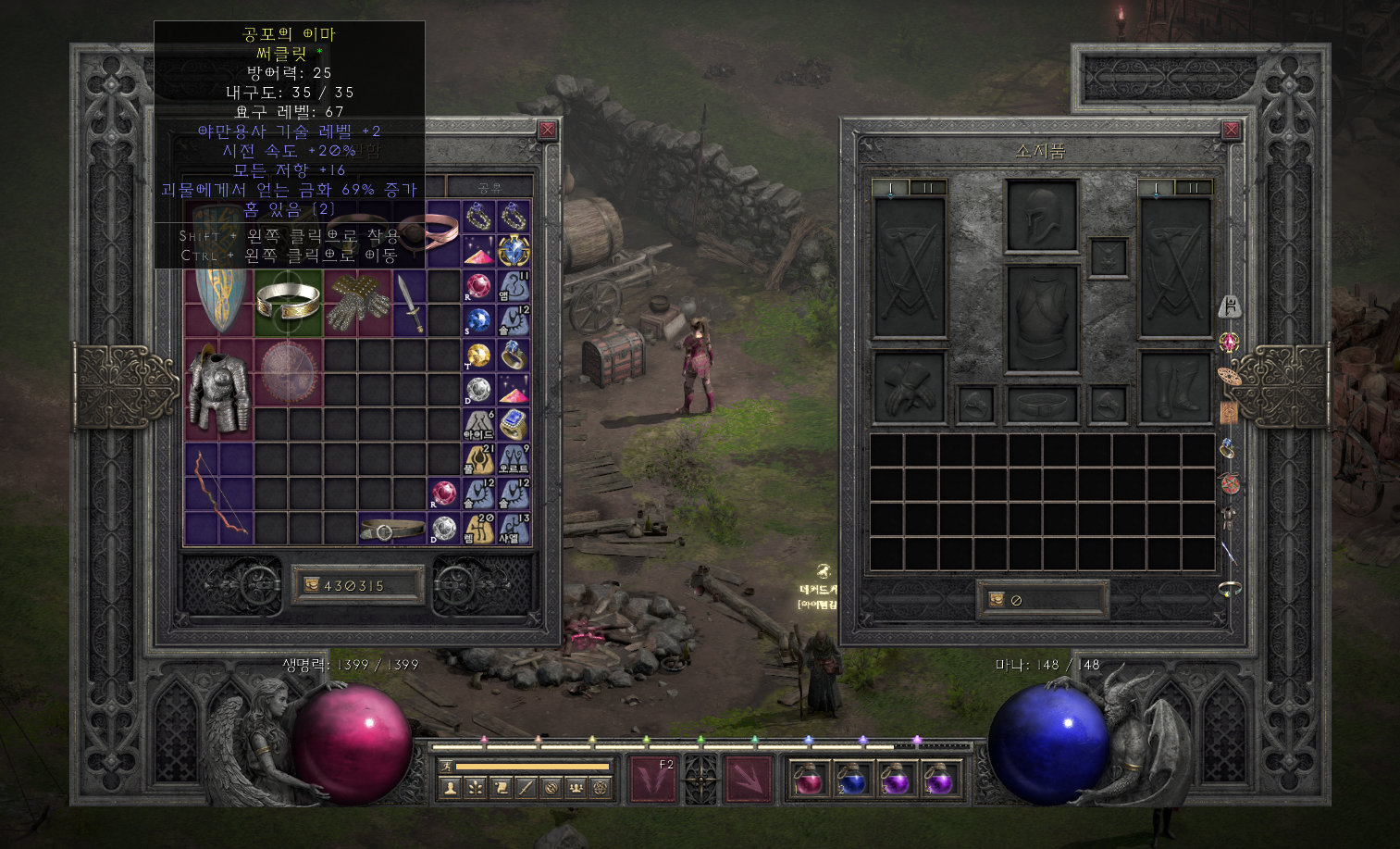Viewport: 1400px width, 849px height.
Task: Switch to weapon set II on left
Action: click(928, 188)
